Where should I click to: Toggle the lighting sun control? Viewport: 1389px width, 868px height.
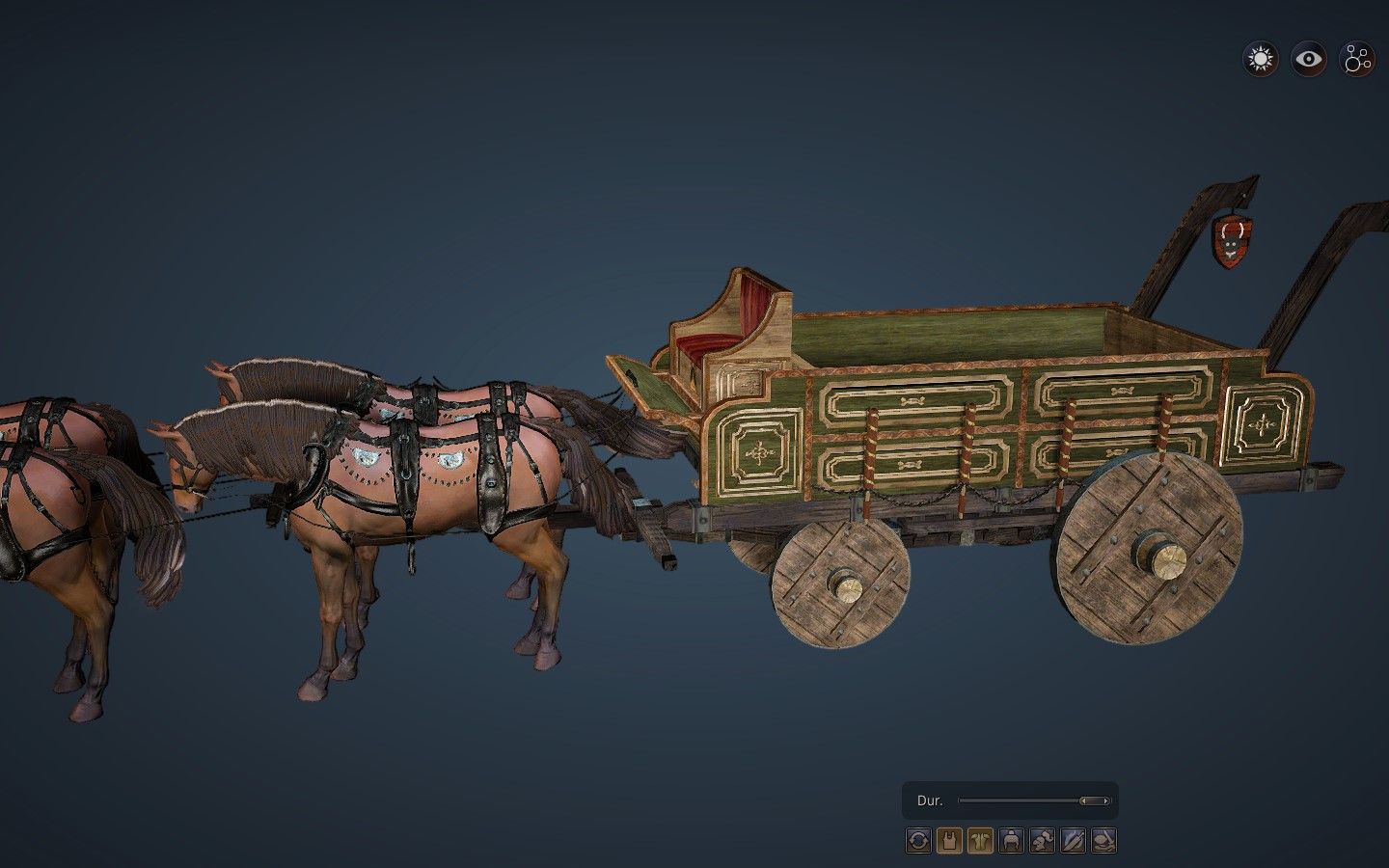click(1258, 60)
